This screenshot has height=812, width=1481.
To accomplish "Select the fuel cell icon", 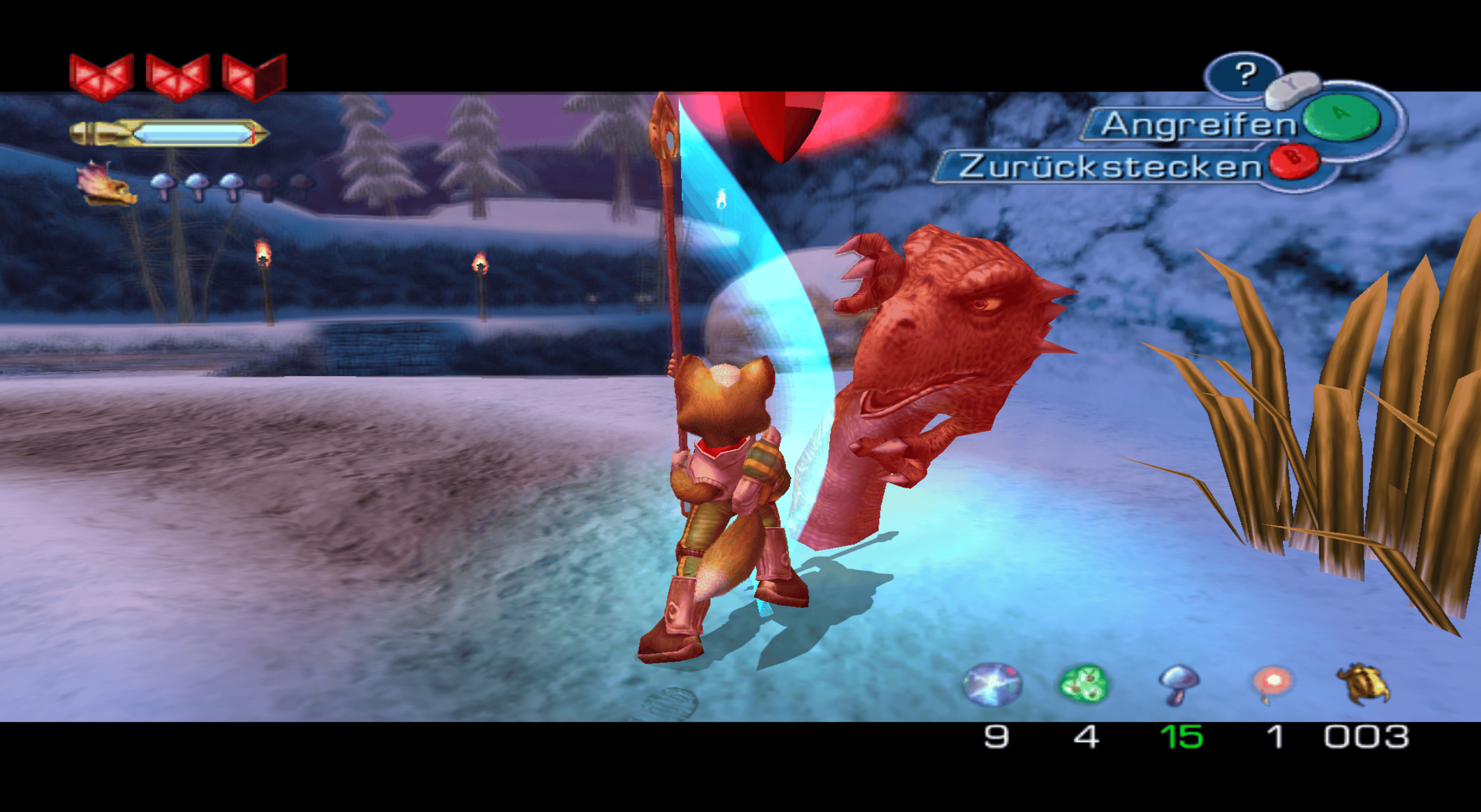I will click(x=992, y=683).
